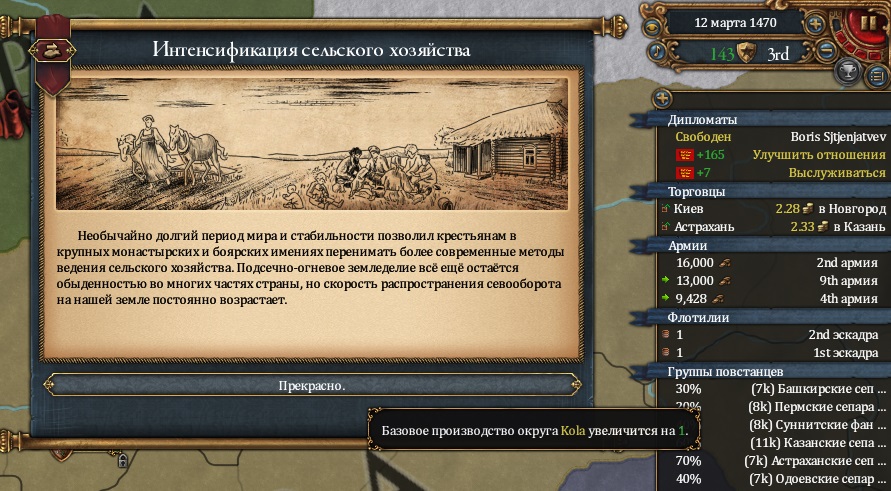Image resolution: width=891 pixels, height=491 pixels.
Task: Open the music player note icon
Action: click(657, 50)
